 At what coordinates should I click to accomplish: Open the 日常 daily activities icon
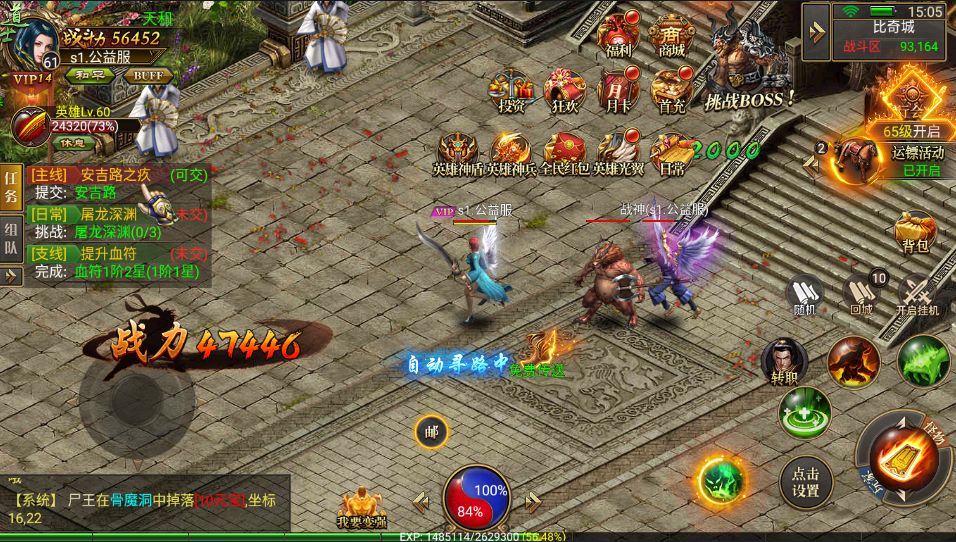(672, 154)
